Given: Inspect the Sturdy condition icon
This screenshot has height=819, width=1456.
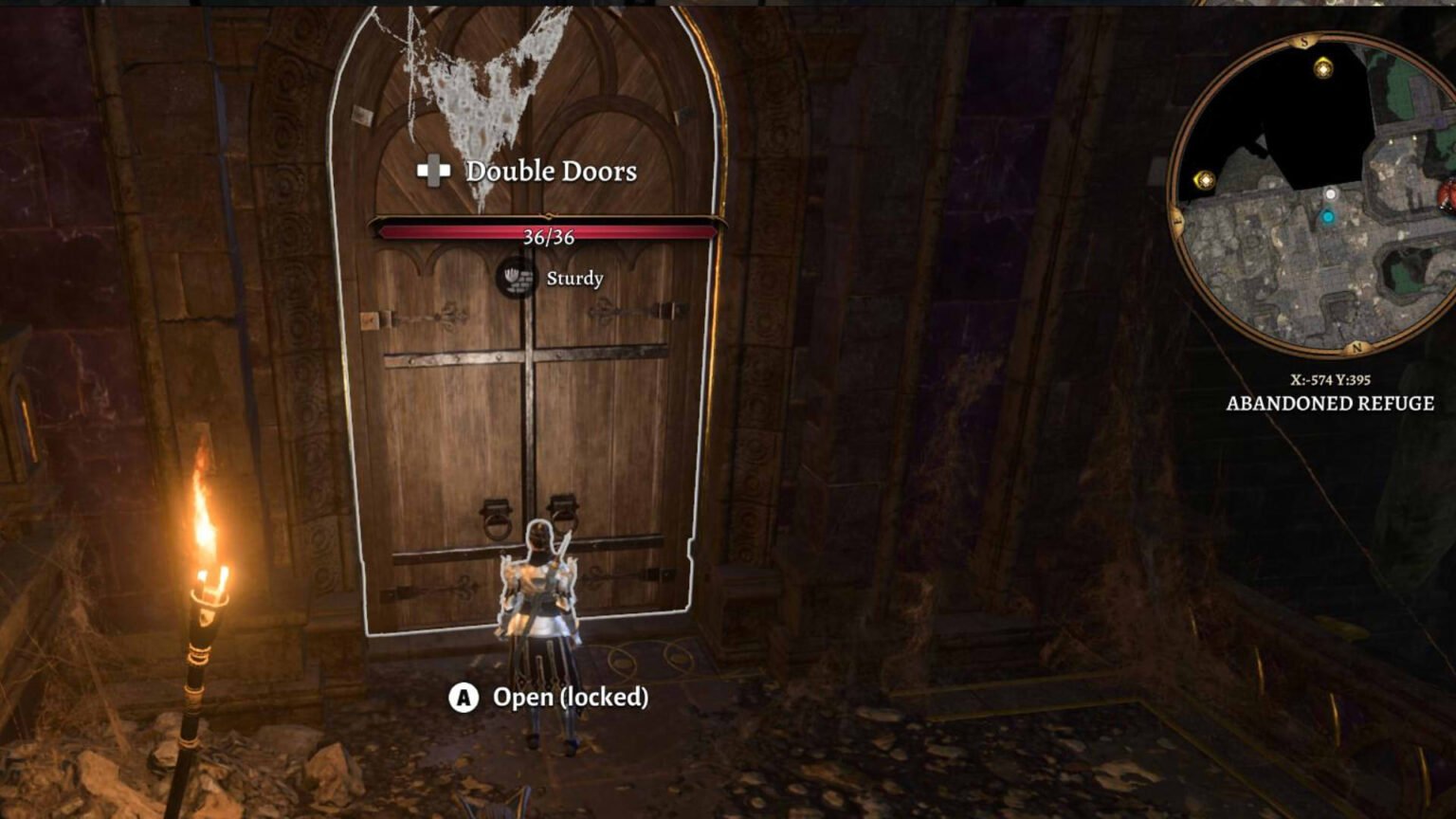Looking at the screenshot, I should pos(516,278).
